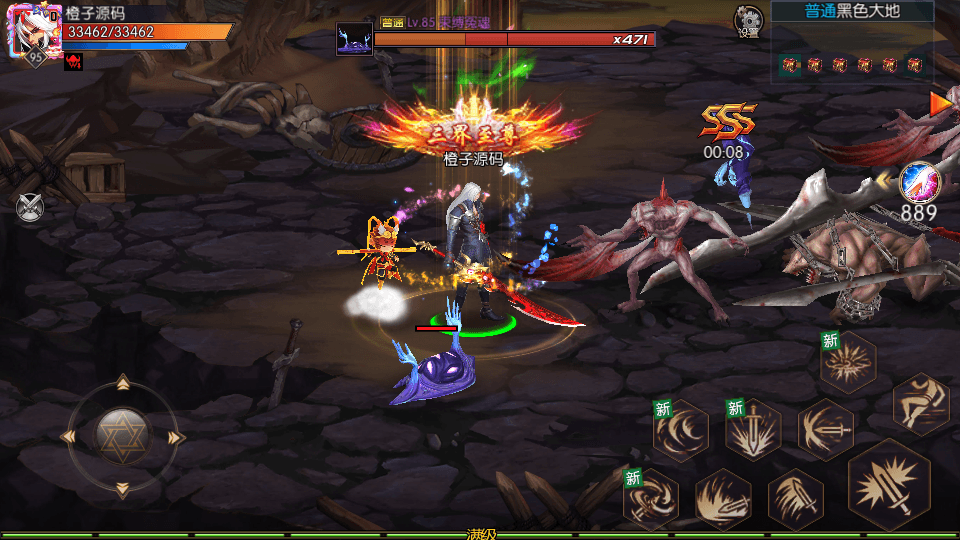The width and height of the screenshot is (960, 540).
Task: Trigger the forward sword thrust skill
Action: tap(825, 429)
